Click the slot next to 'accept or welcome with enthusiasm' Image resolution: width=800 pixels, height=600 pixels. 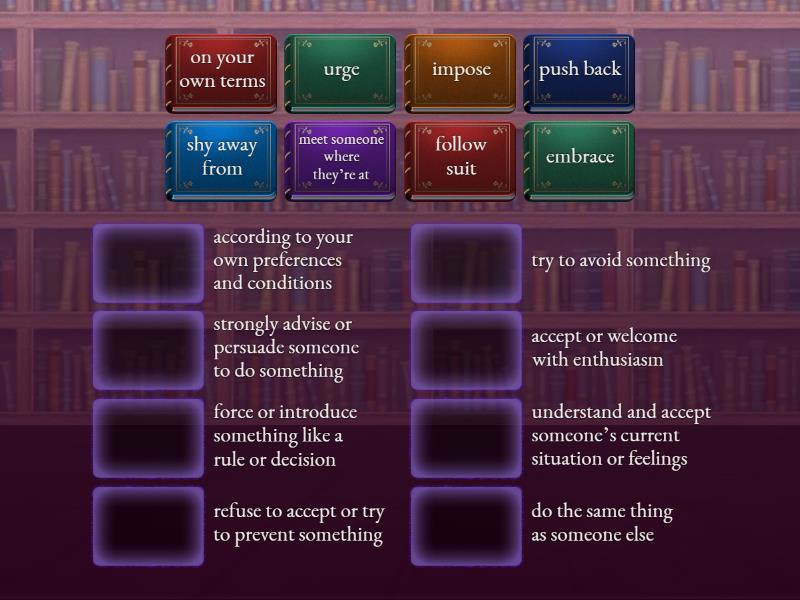466,350
